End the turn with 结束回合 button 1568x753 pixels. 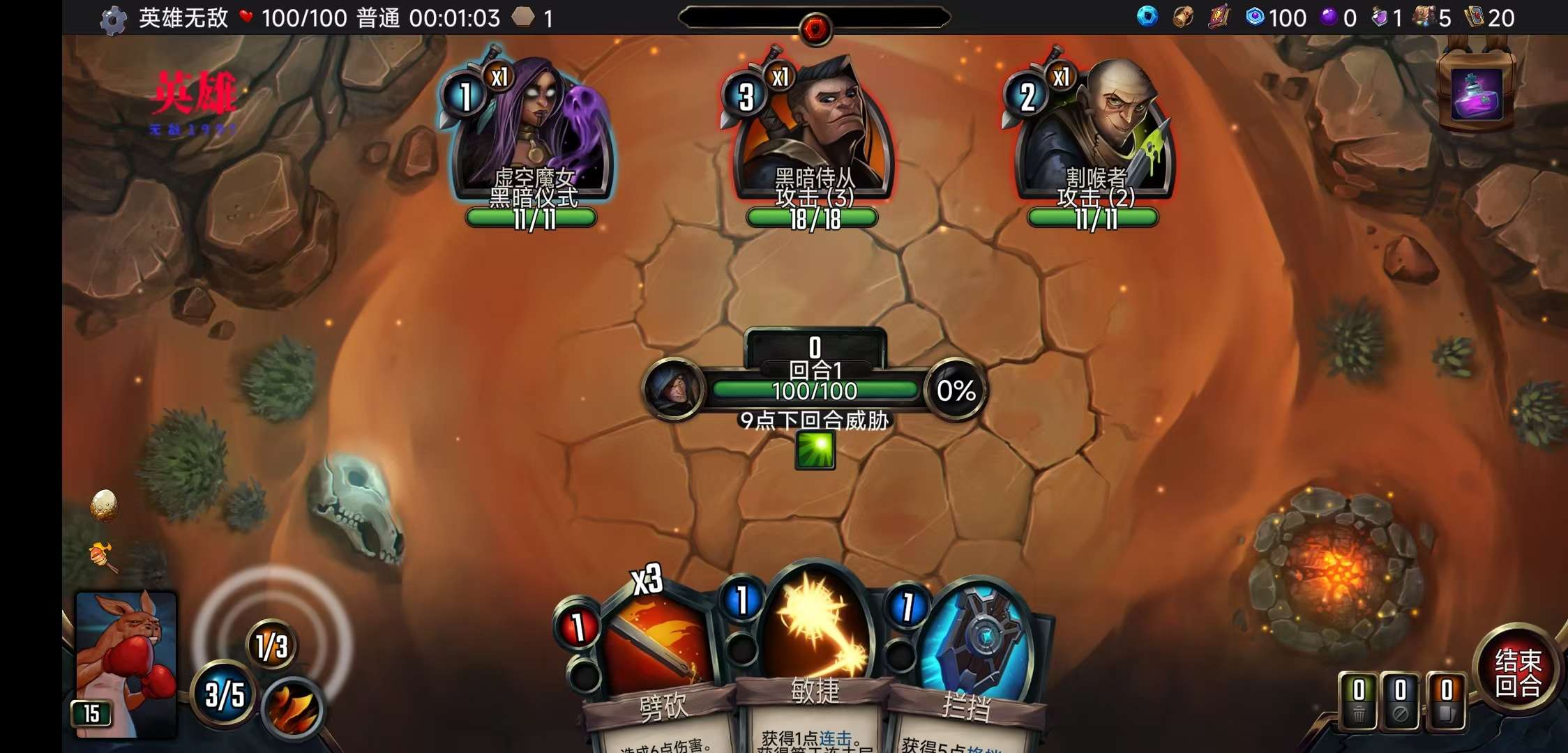(x=1517, y=673)
